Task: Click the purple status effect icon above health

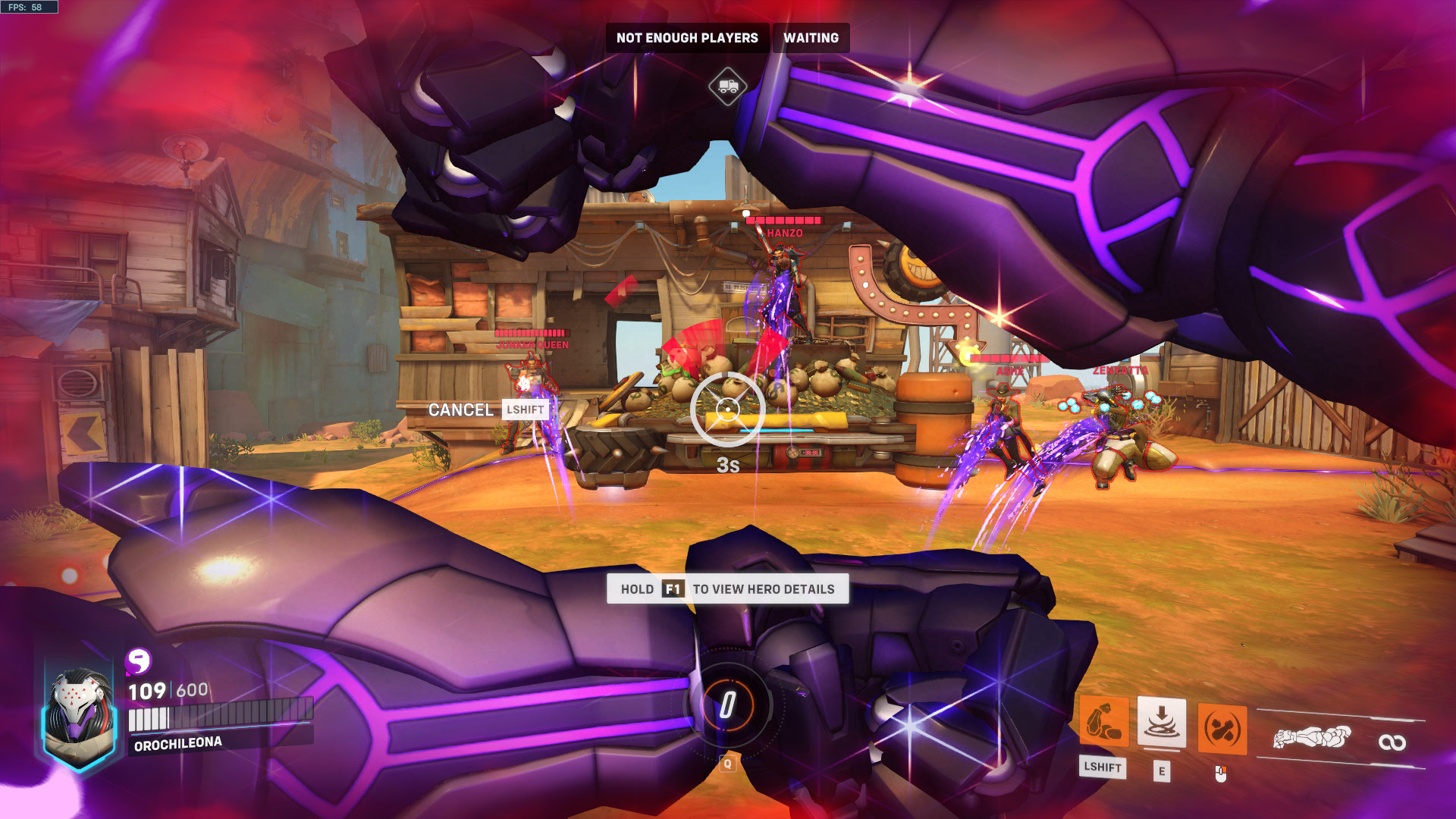Action: [x=138, y=662]
